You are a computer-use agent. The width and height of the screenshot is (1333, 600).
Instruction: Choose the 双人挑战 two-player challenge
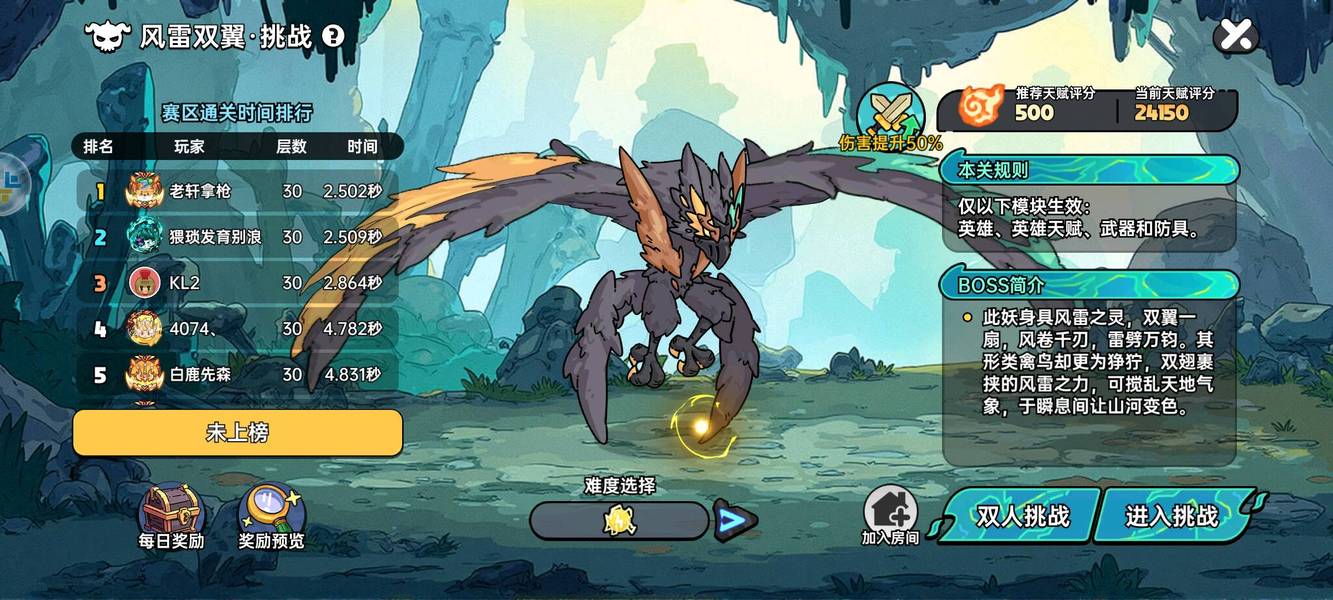(x=1022, y=516)
